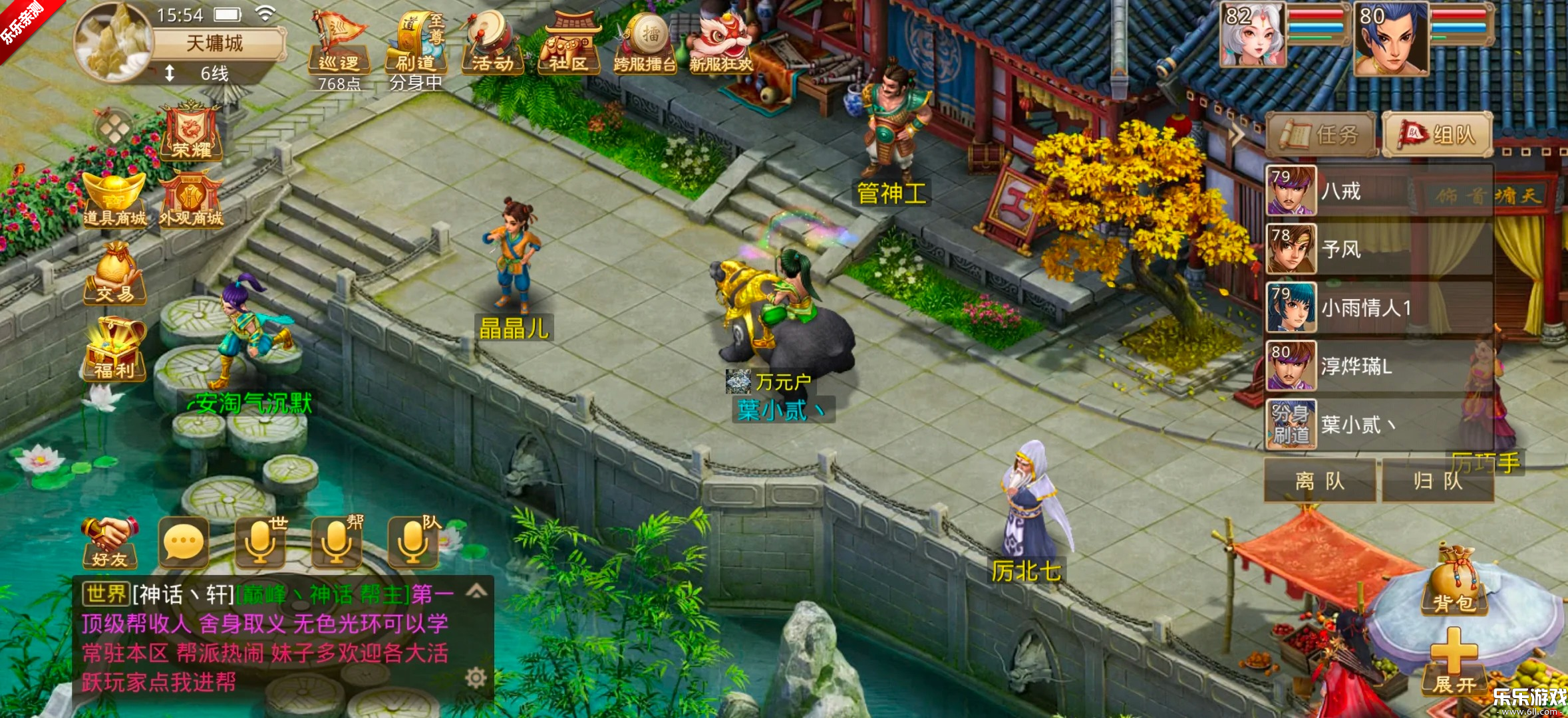1568x718 pixels.
Task: Open the 巡逻 patrol icon
Action: [x=339, y=44]
